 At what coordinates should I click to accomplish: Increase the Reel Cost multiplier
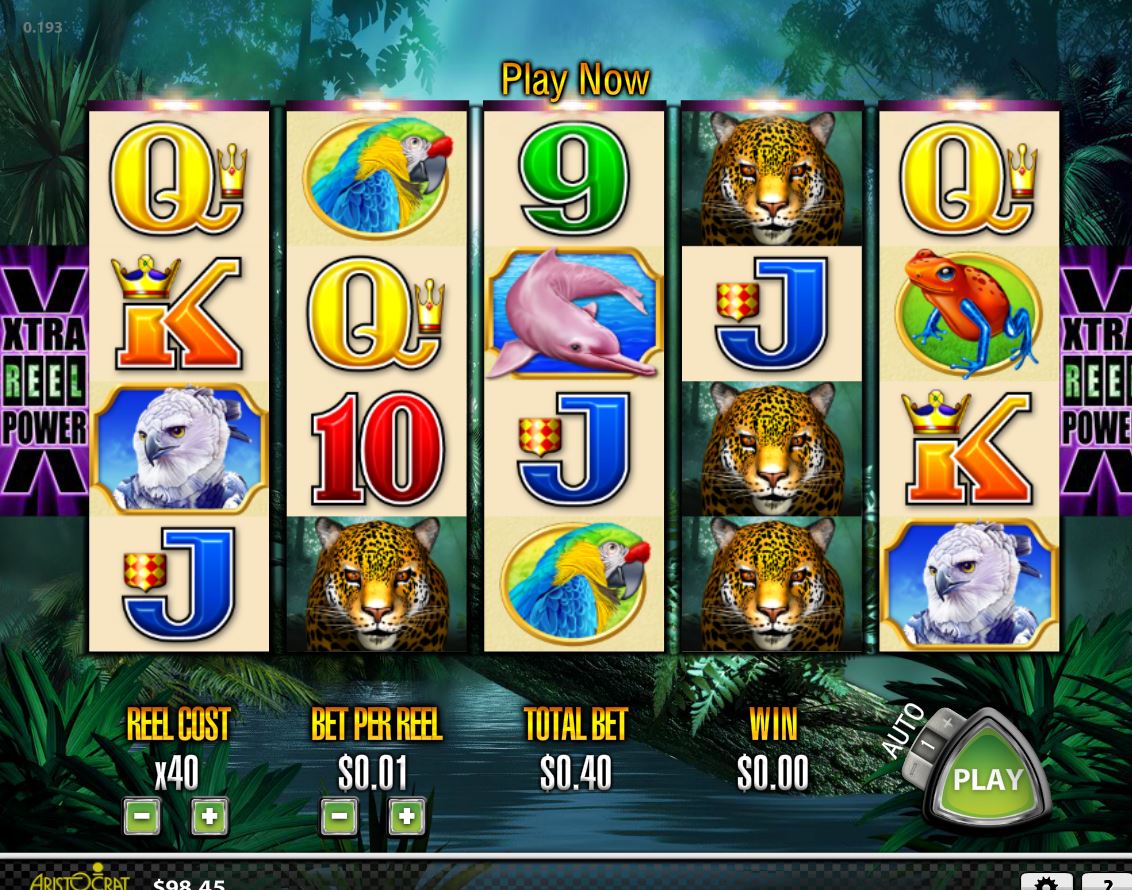209,817
